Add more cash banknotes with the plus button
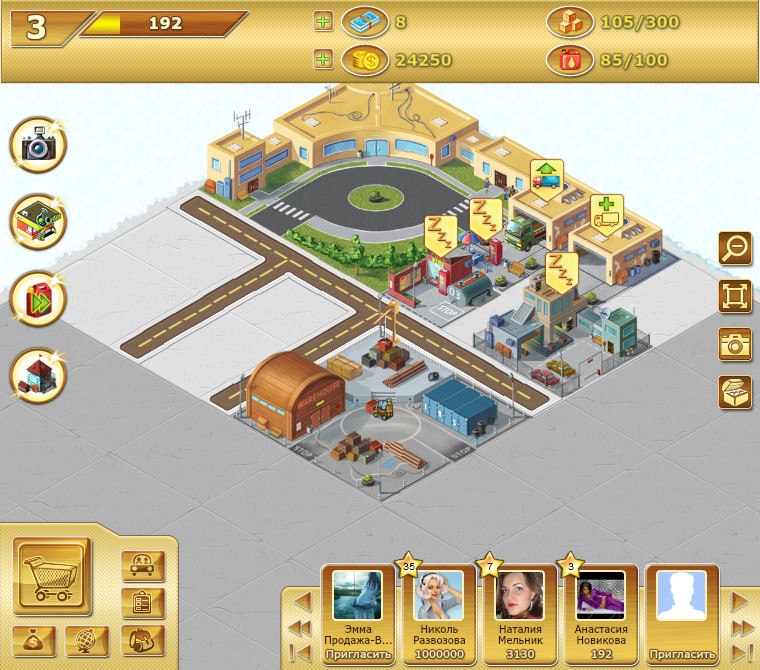The width and height of the screenshot is (760, 670). [323, 21]
